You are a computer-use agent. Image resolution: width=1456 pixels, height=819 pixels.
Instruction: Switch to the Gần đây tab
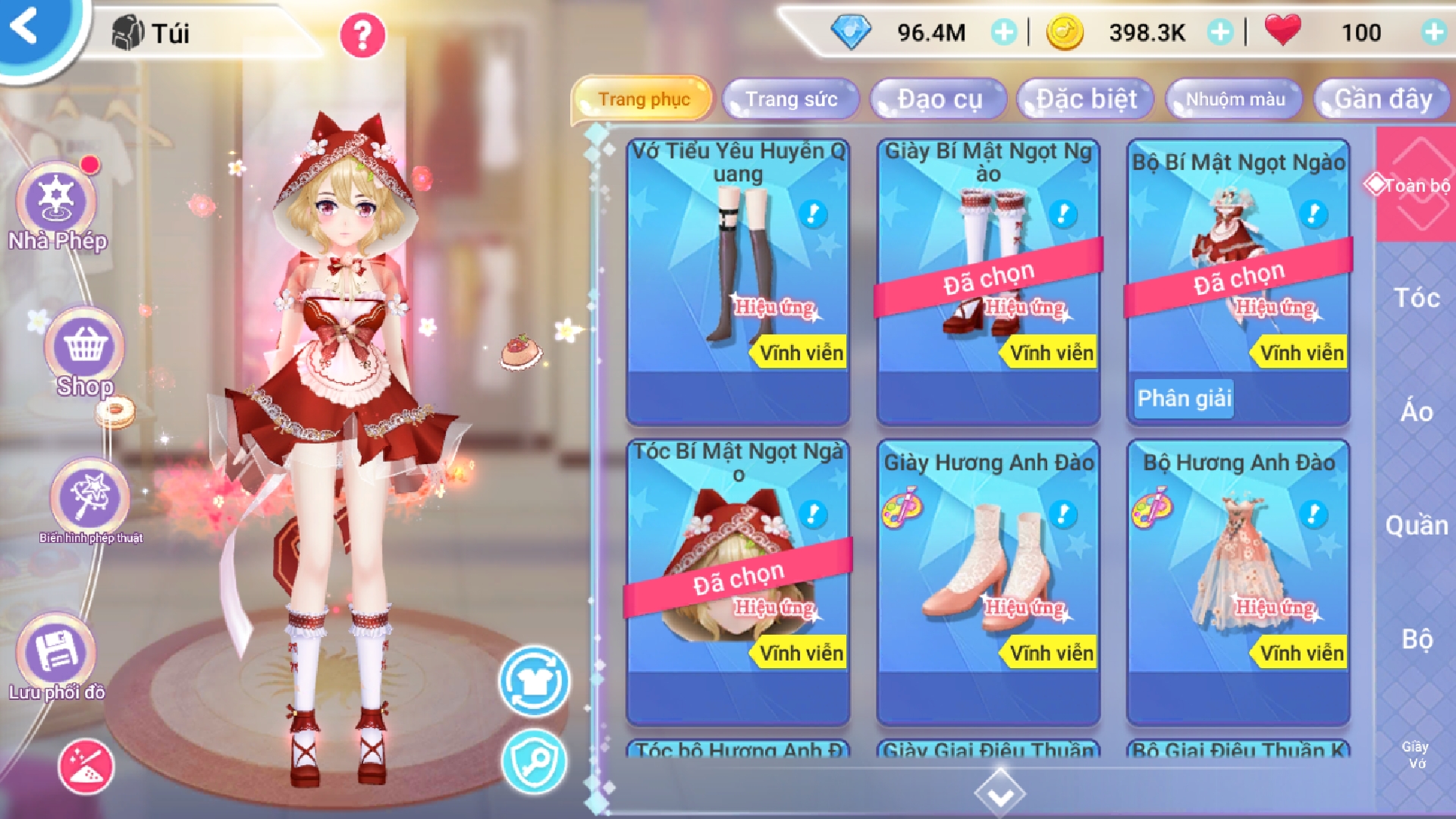click(x=1383, y=99)
